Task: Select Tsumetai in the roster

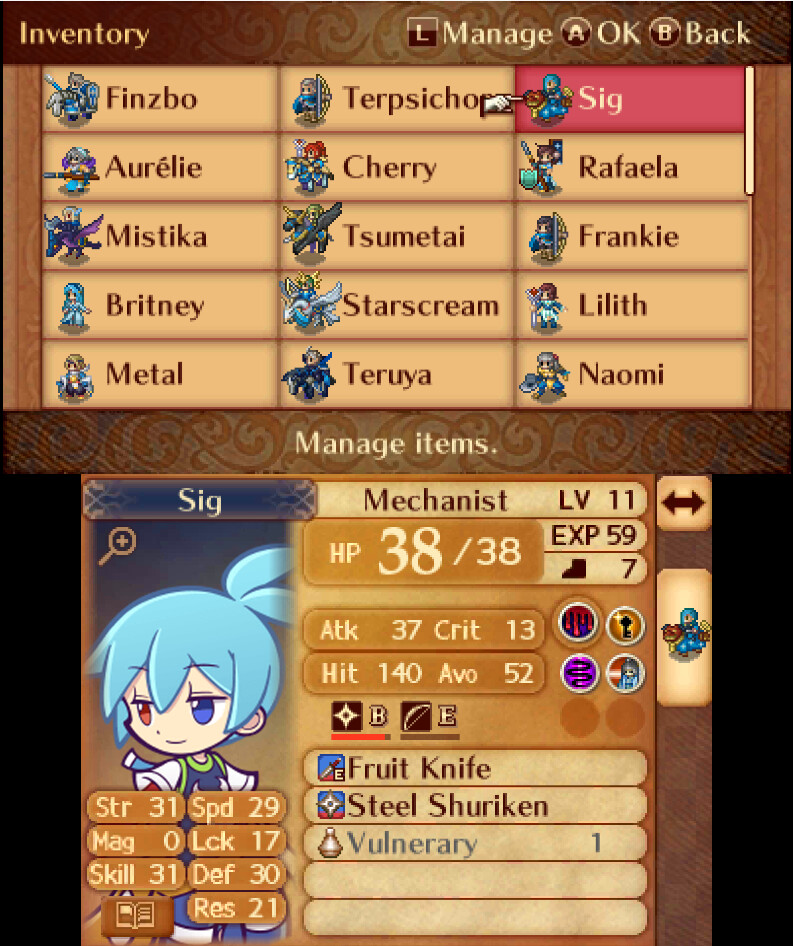Action: [x=397, y=236]
